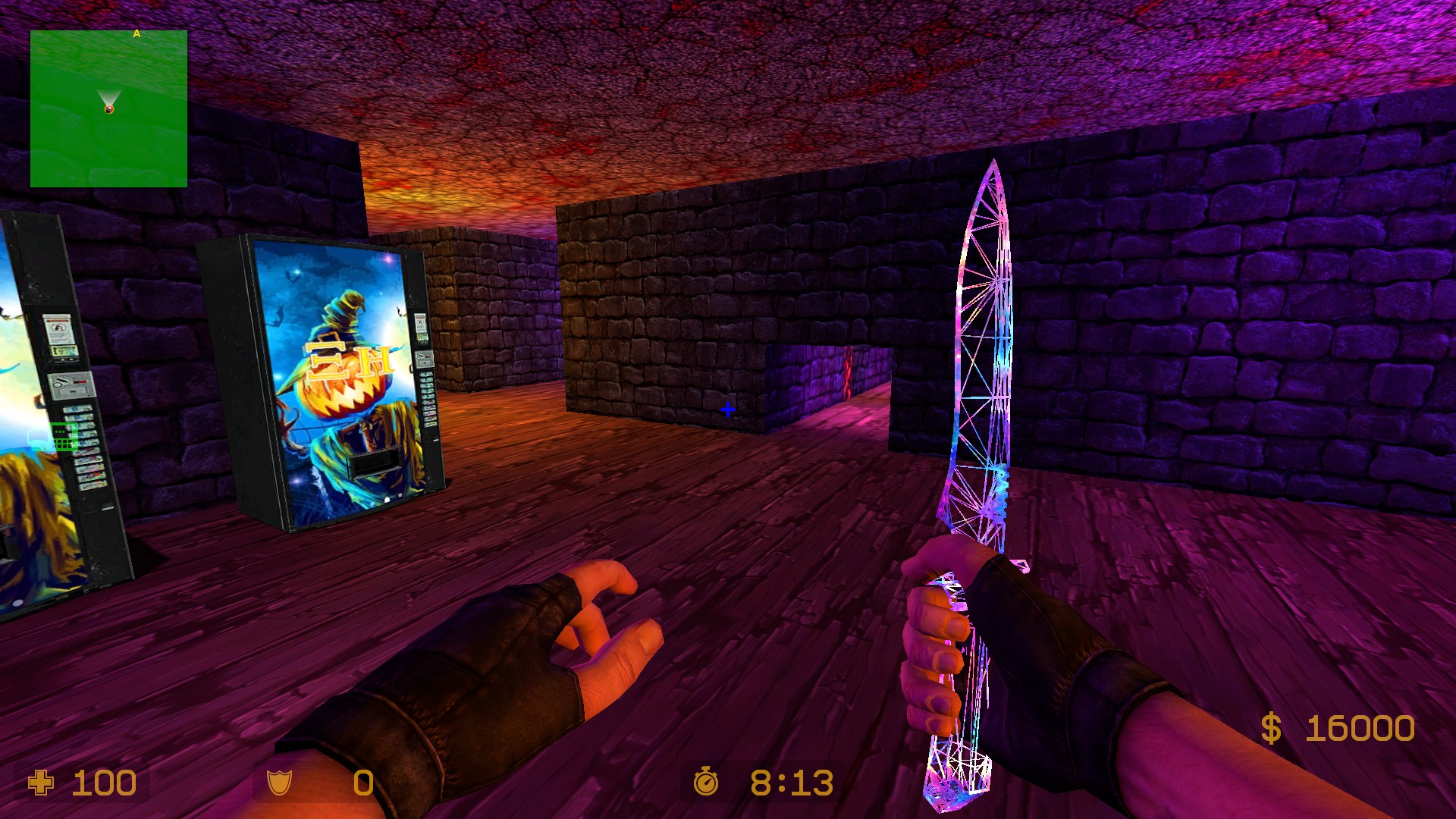Click the green buy zone grid icon
Viewport: 1456px width, 819px height.
point(64,436)
